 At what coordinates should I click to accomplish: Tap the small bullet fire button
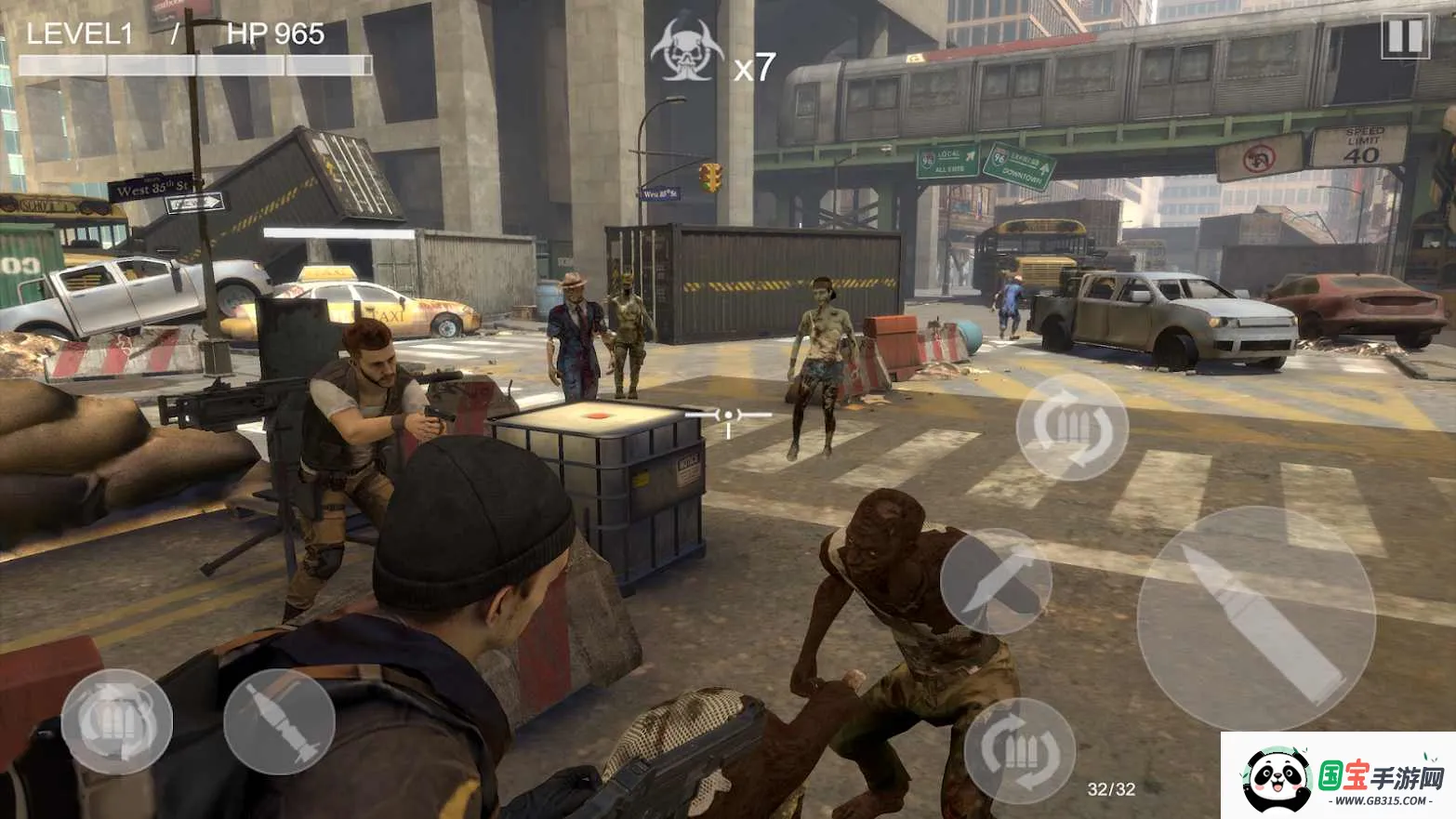(x=279, y=721)
